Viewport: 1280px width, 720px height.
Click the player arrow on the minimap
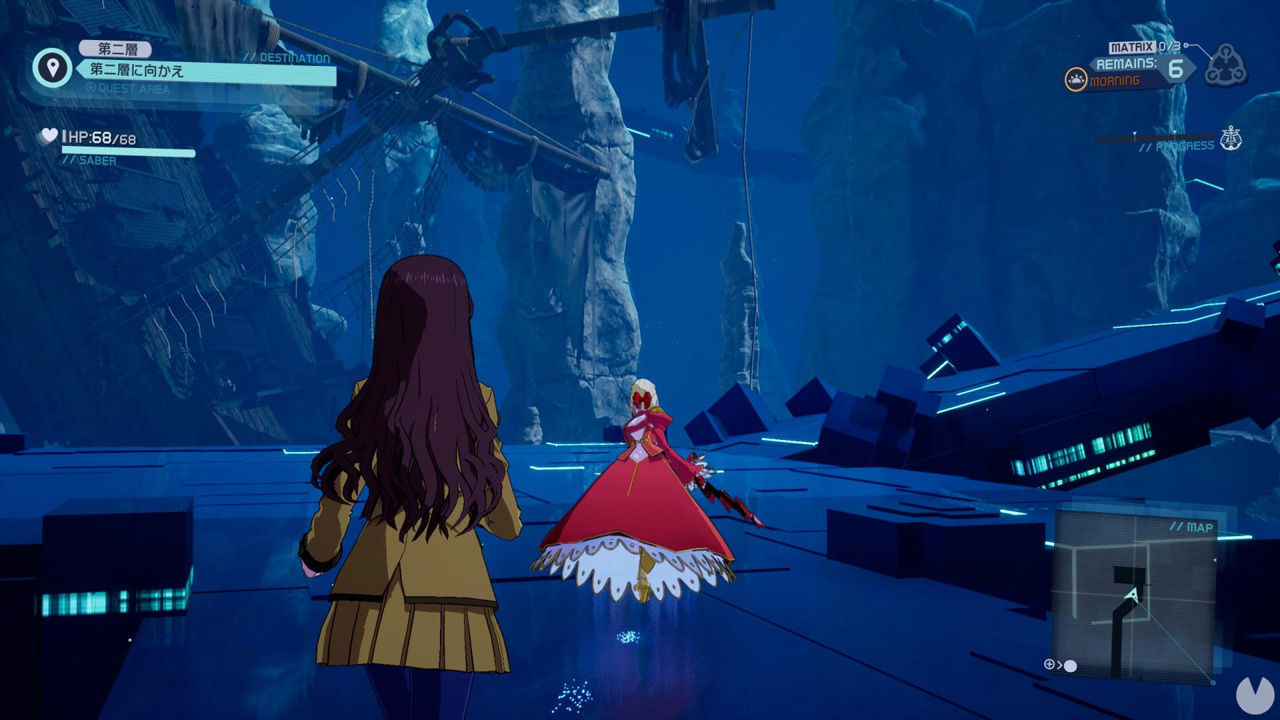pyautogui.click(x=1133, y=594)
